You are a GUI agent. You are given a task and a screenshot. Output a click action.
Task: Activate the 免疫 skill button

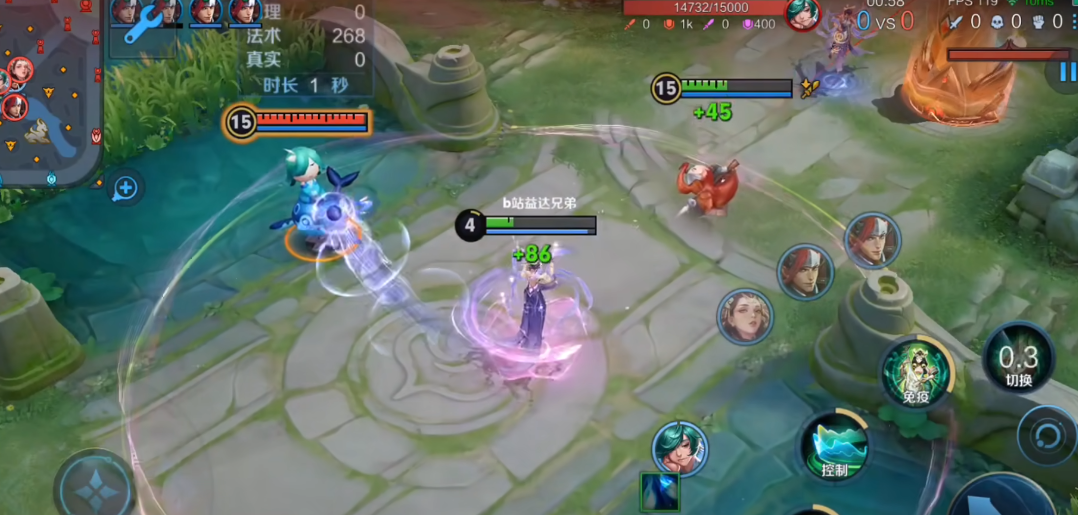[x=916, y=372]
